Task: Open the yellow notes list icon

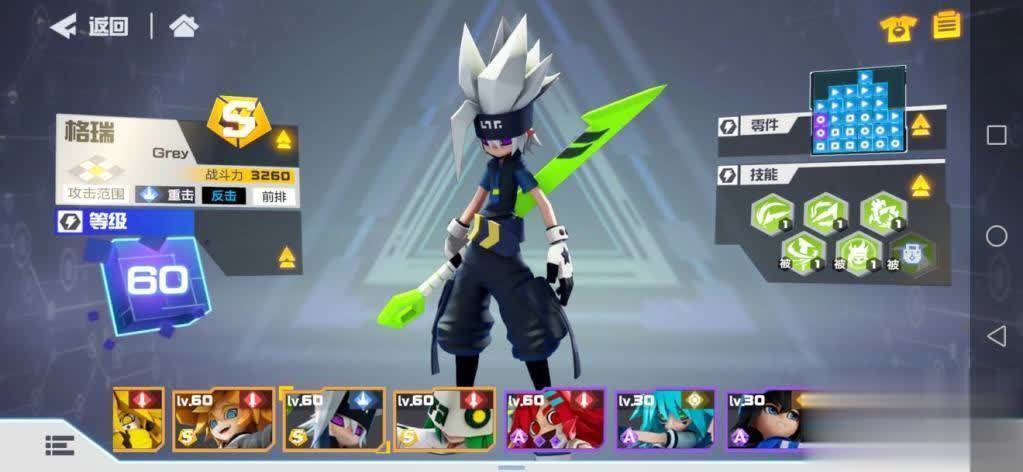Action: pos(946,25)
